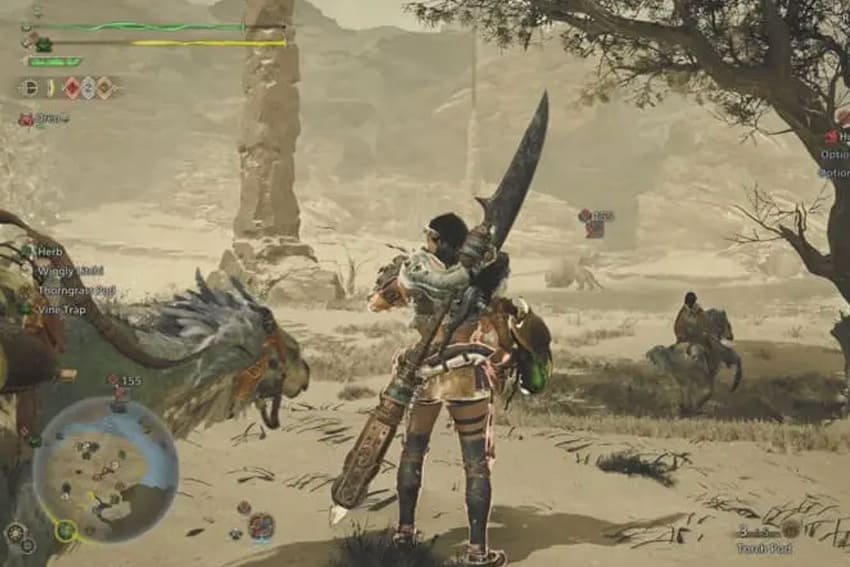Open the circular minimap

pos(105,467)
